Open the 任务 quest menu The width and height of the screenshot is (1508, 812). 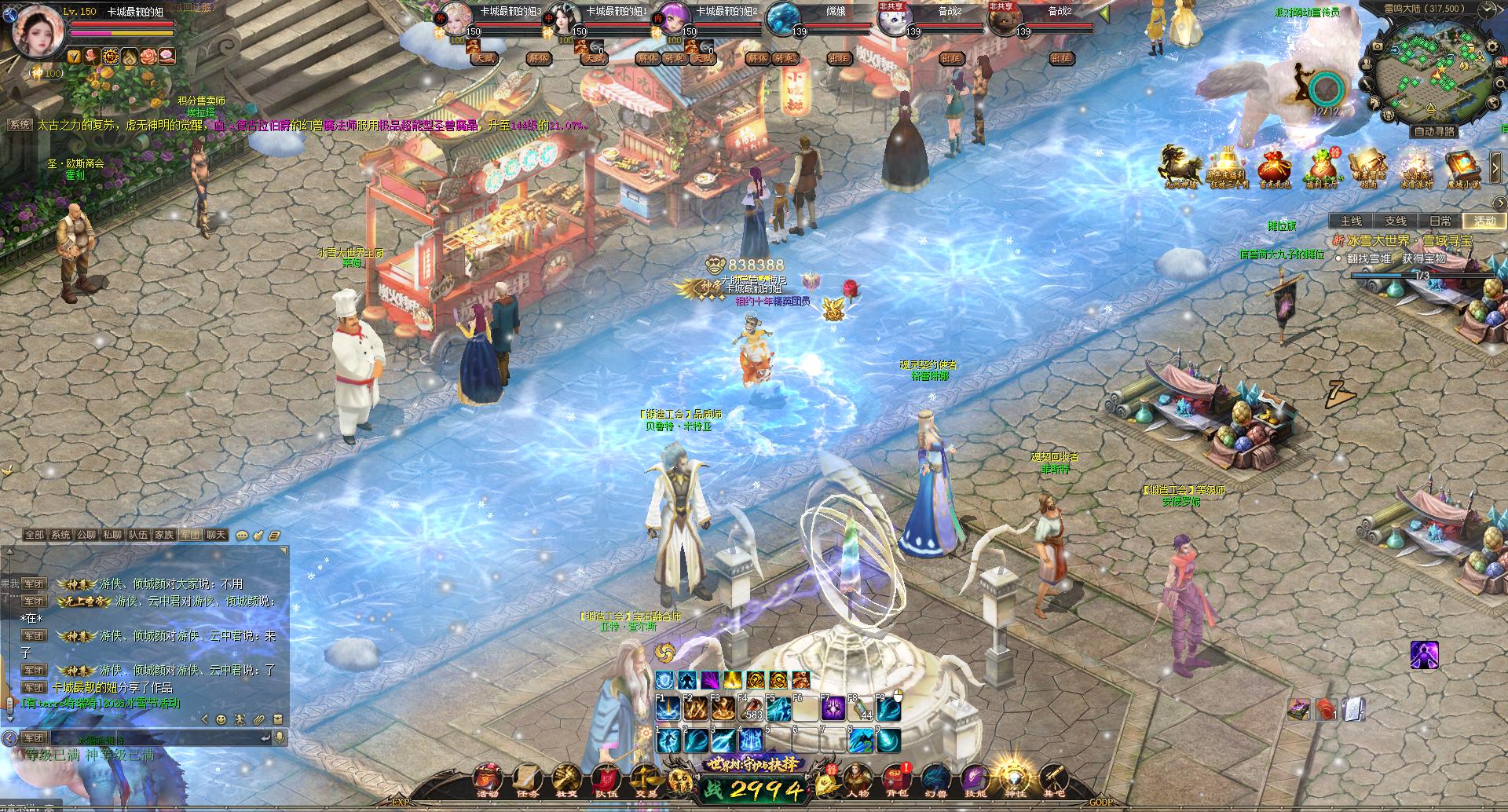(528, 779)
